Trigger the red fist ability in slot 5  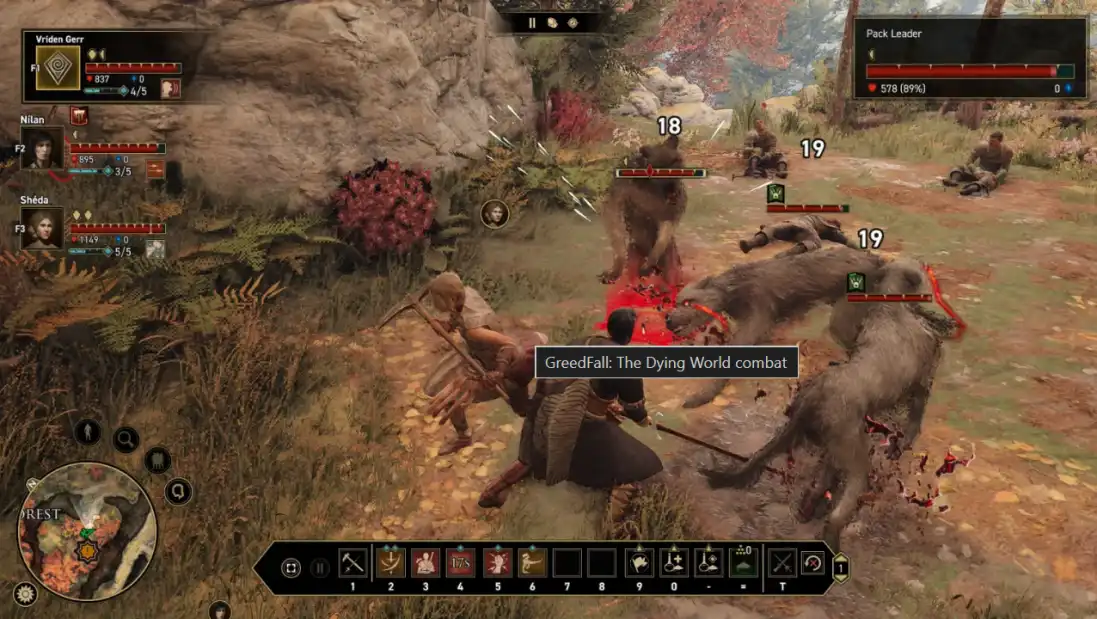pos(497,563)
